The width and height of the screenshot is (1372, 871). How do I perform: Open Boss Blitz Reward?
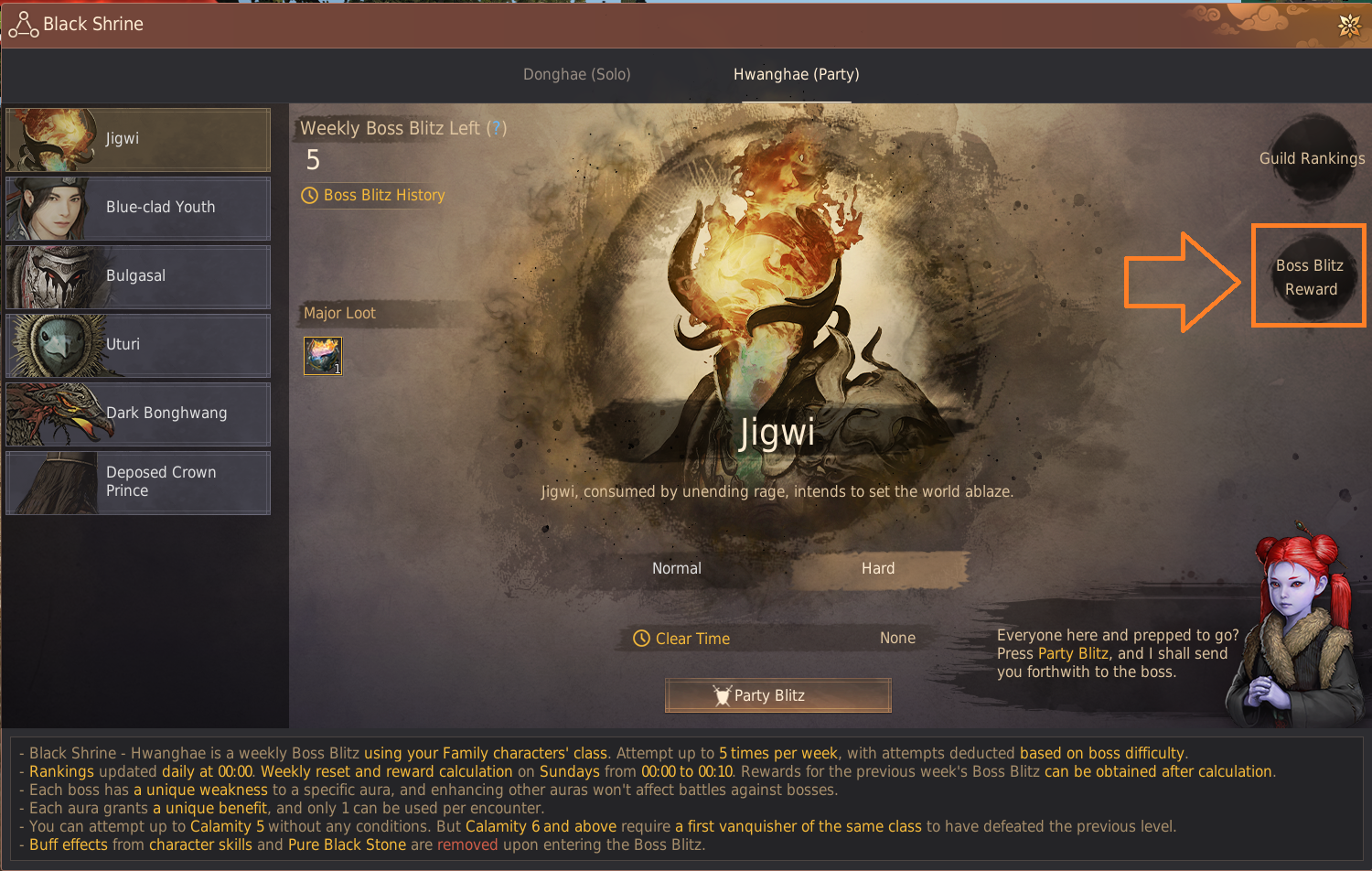[x=1310, y=276]
